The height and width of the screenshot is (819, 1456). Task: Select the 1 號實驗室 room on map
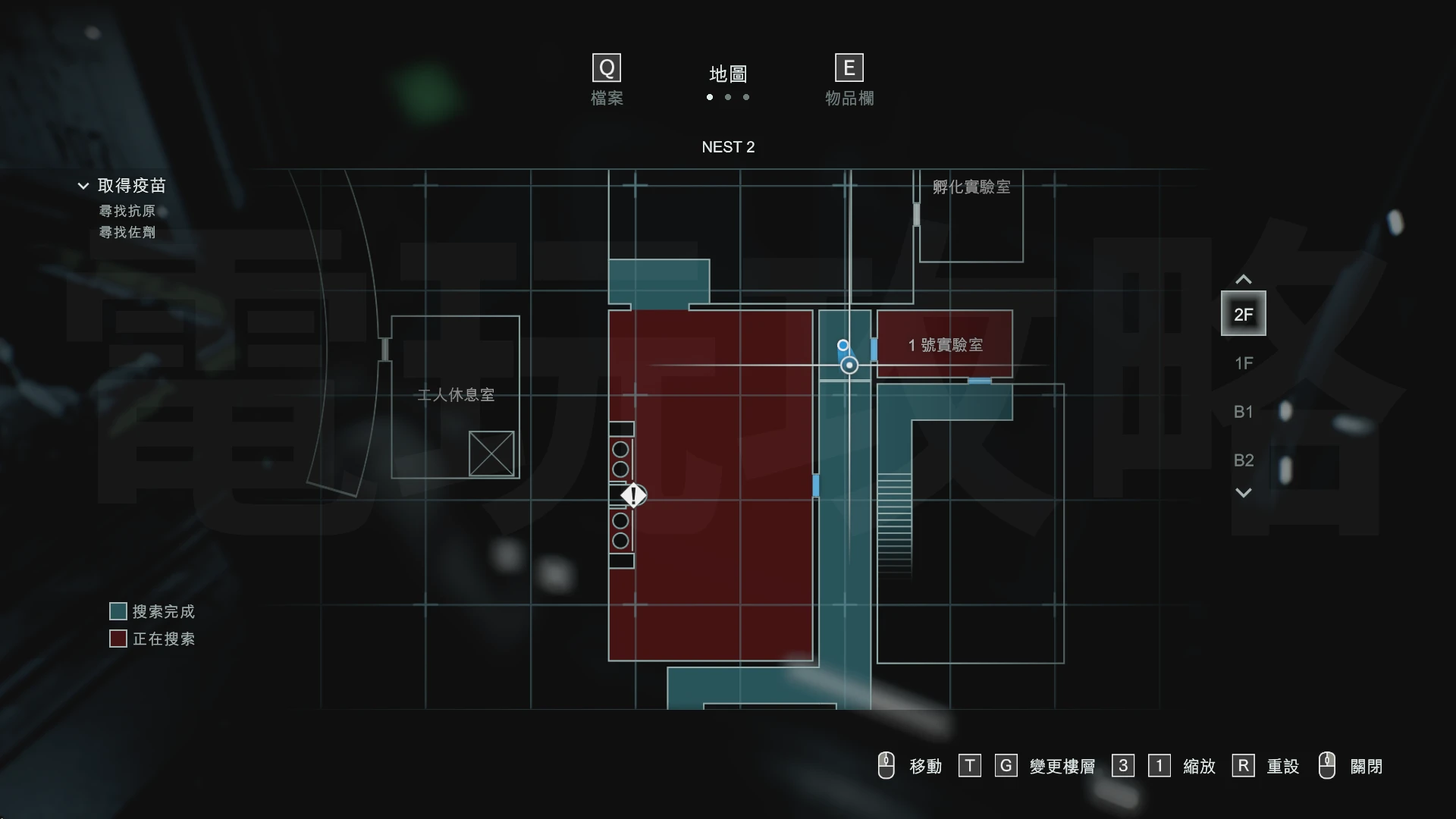[x=945, y=345]
